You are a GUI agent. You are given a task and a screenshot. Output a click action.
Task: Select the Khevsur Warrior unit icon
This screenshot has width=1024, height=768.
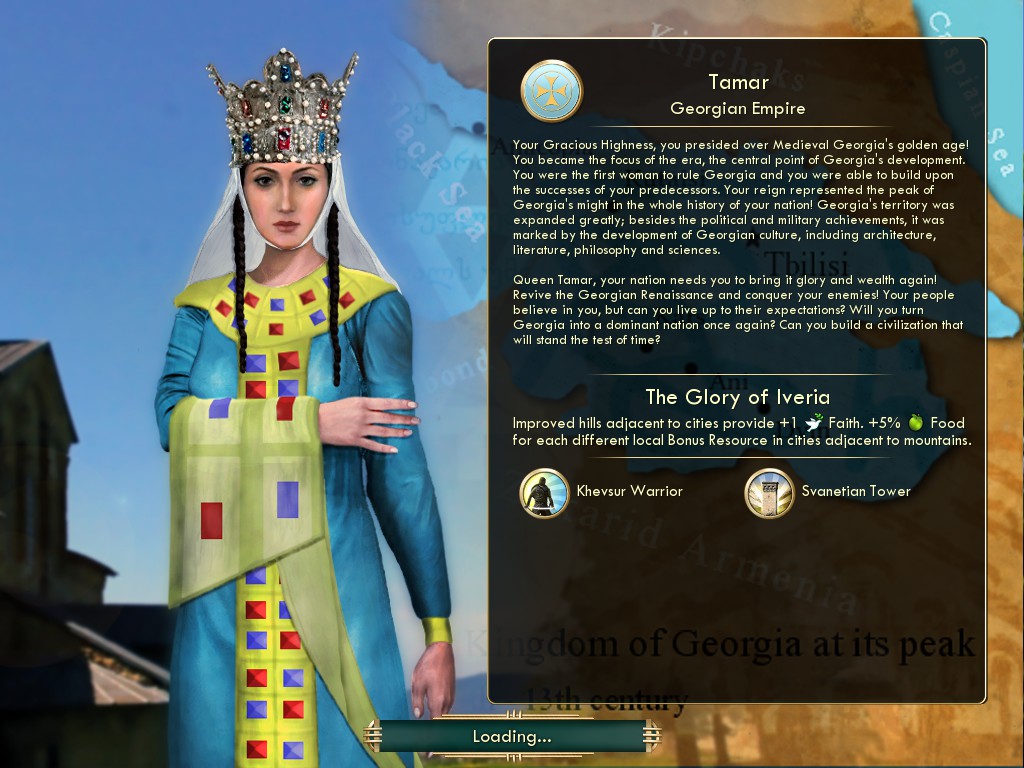click(545, 493)
